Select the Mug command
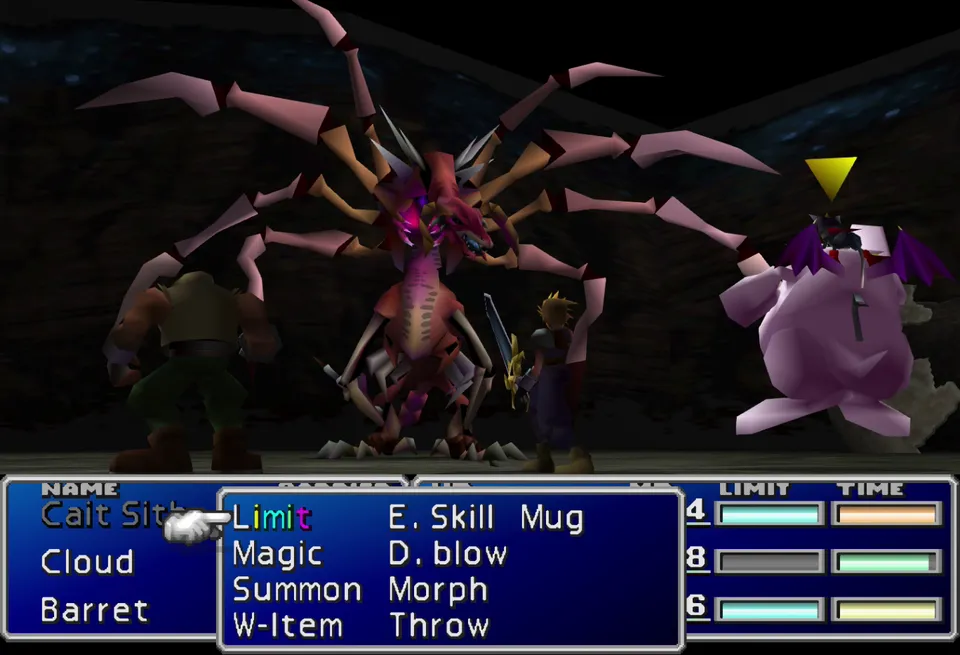This screenshot has height=655, width=960. (x=552, y=517)
